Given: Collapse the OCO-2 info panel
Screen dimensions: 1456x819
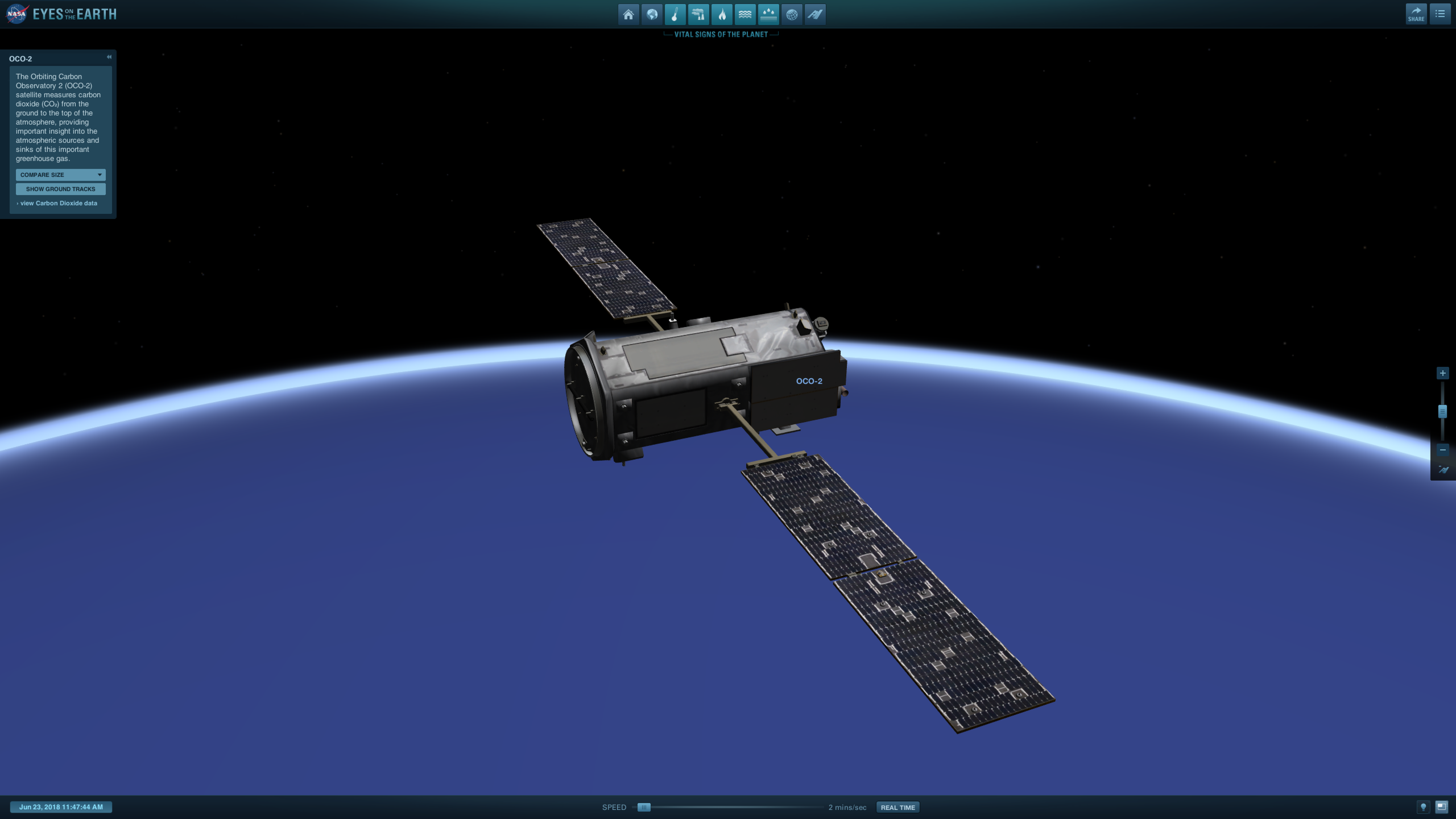Looking at the screenshot, I should [x=109, y=57].
